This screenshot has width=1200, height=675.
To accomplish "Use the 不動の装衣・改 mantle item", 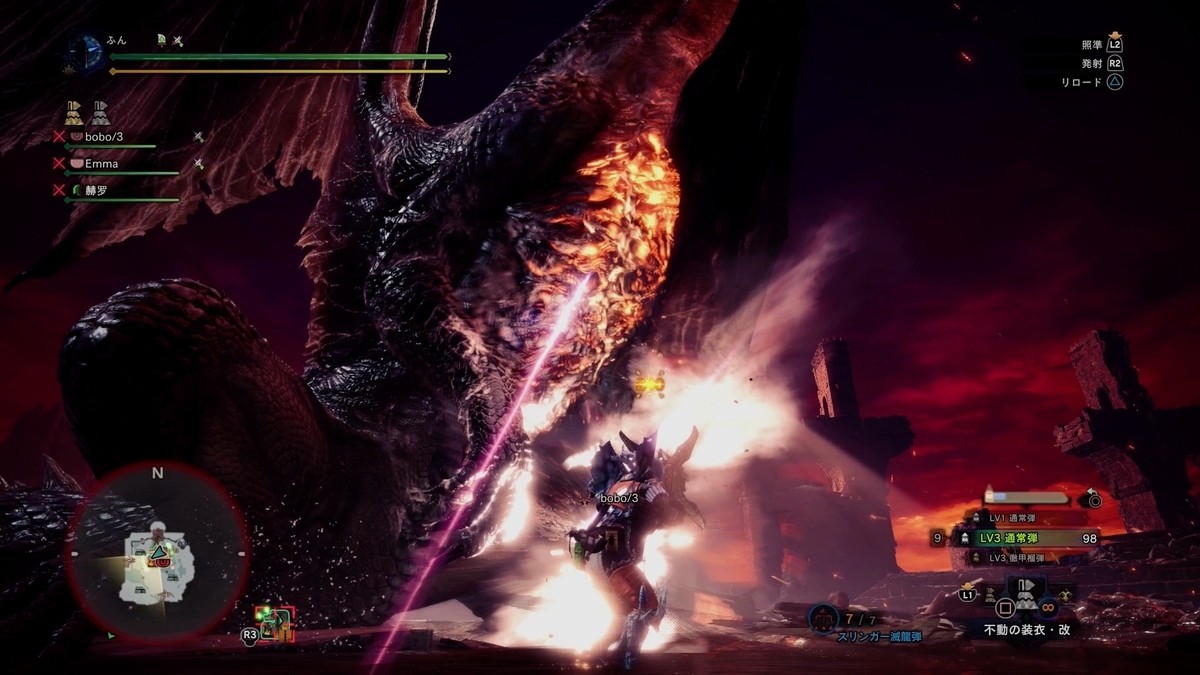I will click(1025, 593).
